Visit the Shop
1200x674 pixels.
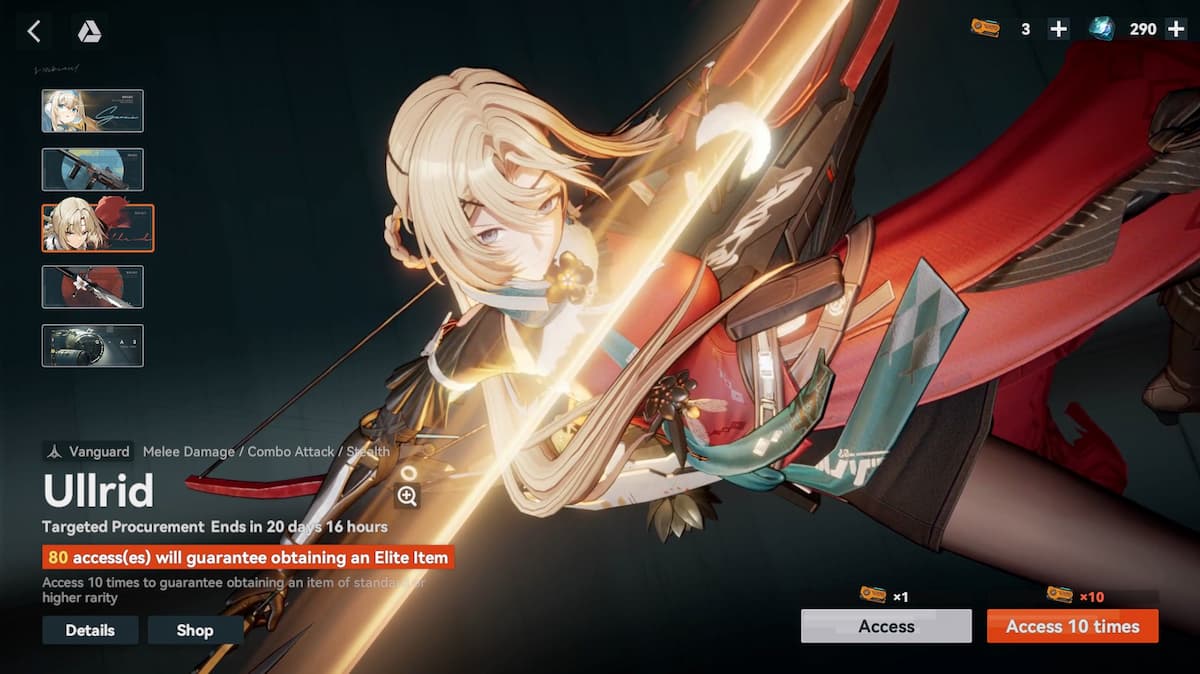[x=195, y=630]
